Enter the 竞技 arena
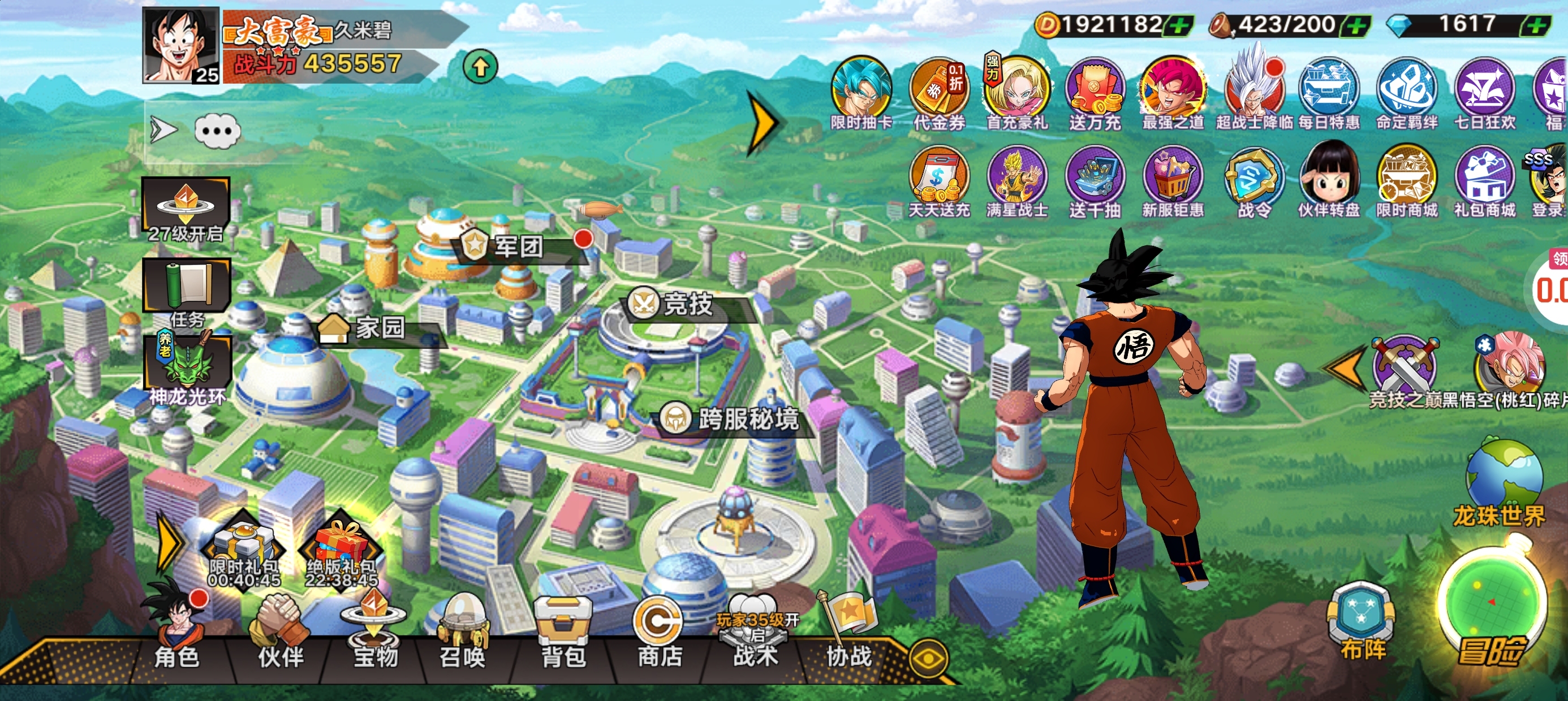This screenshot has height=701, width=1568. 687,304
